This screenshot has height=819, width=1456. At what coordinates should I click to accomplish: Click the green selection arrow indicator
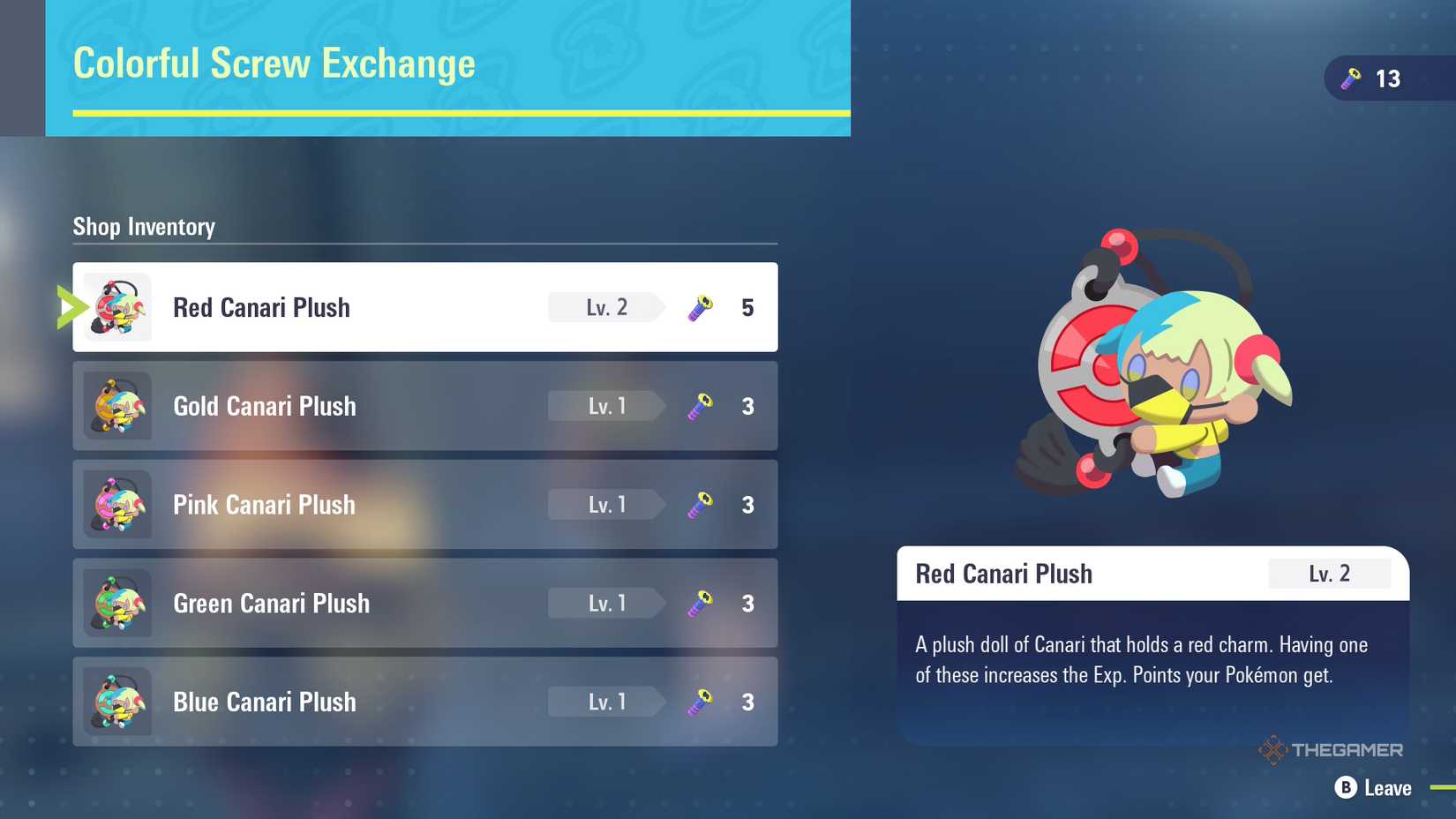click(x=69, y=307)
